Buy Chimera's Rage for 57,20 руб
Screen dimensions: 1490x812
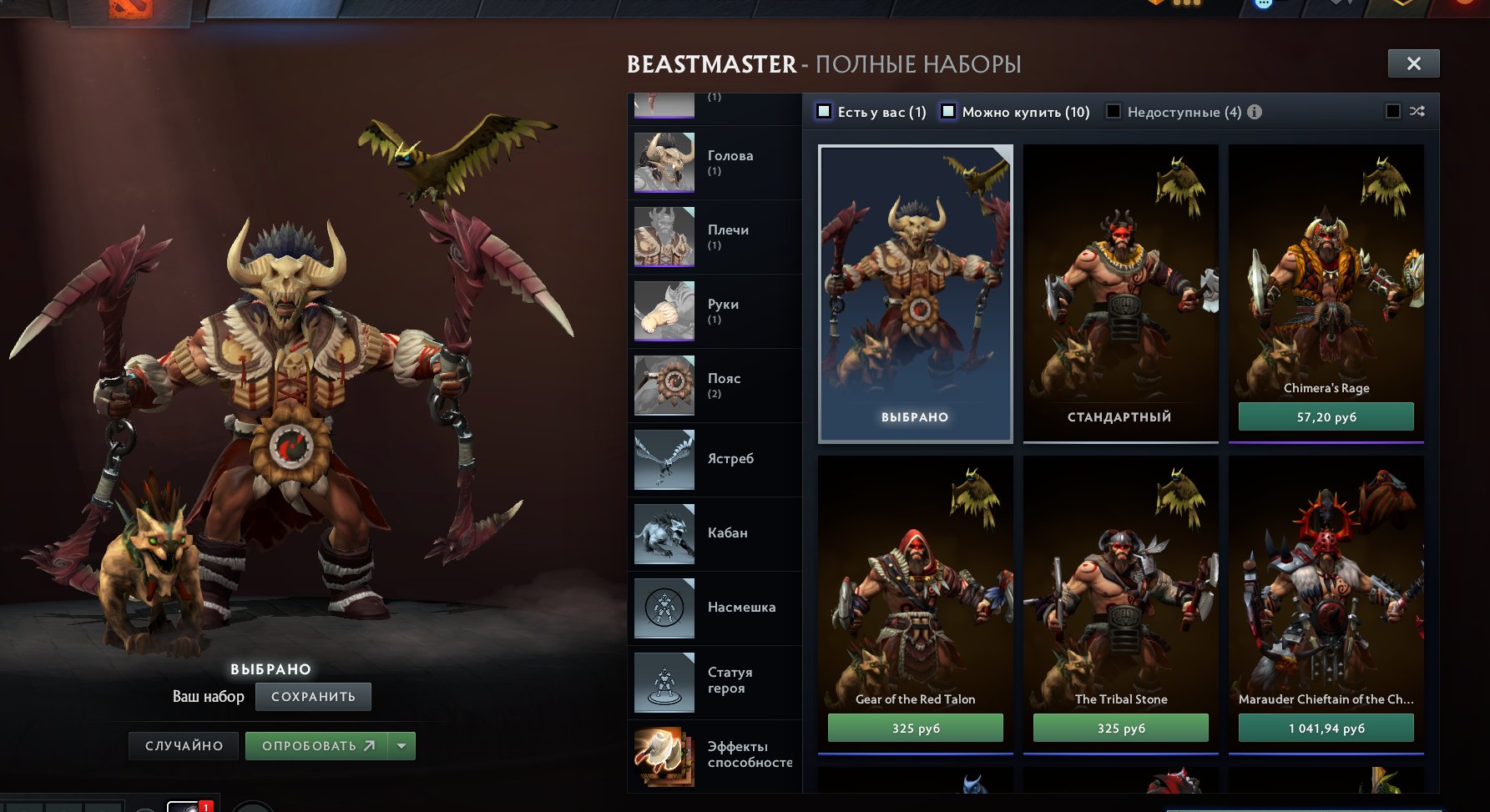(1326, 416)
